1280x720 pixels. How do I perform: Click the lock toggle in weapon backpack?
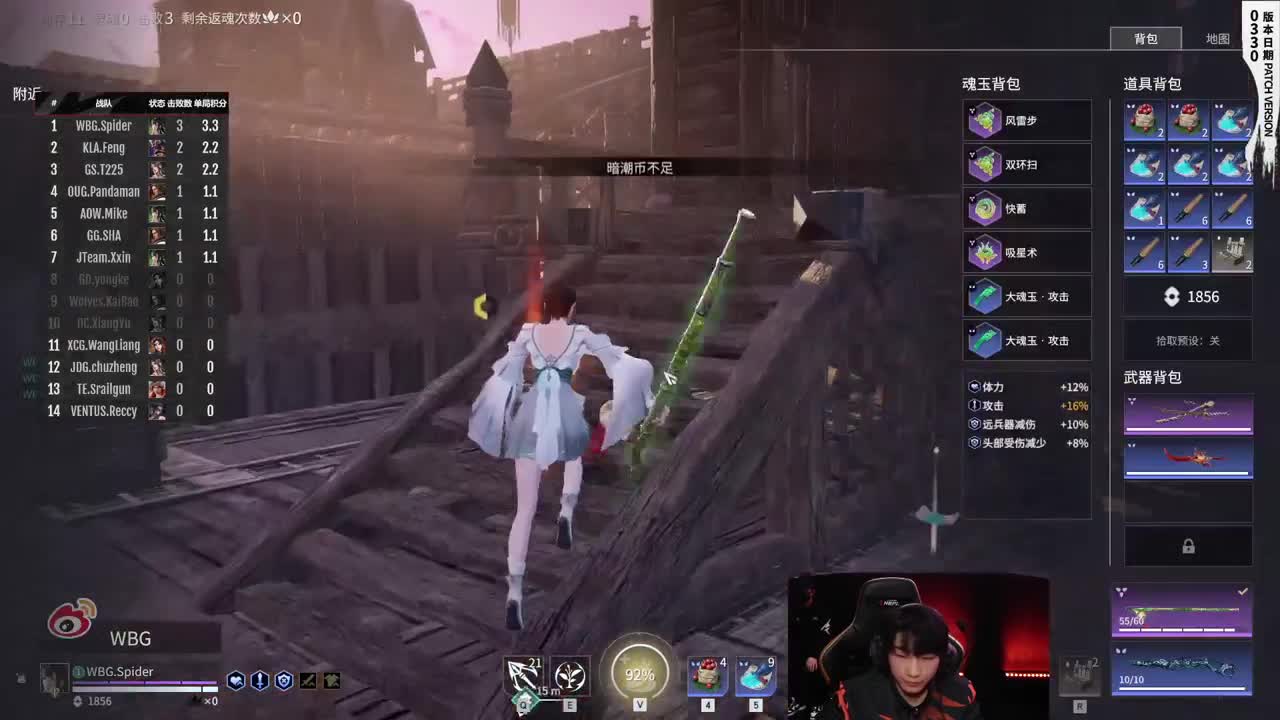point(1188,546)
